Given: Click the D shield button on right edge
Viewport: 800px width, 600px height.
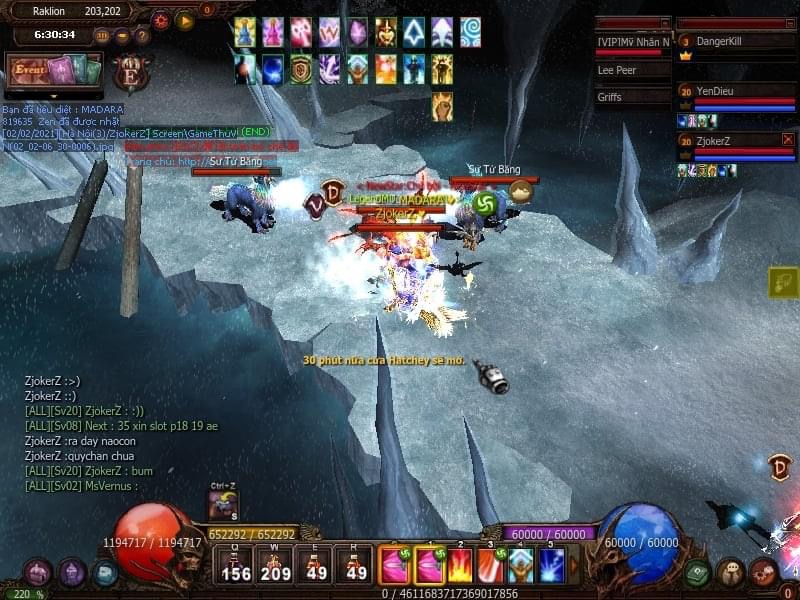Looking at the screenshot, I should pos(780,466).
